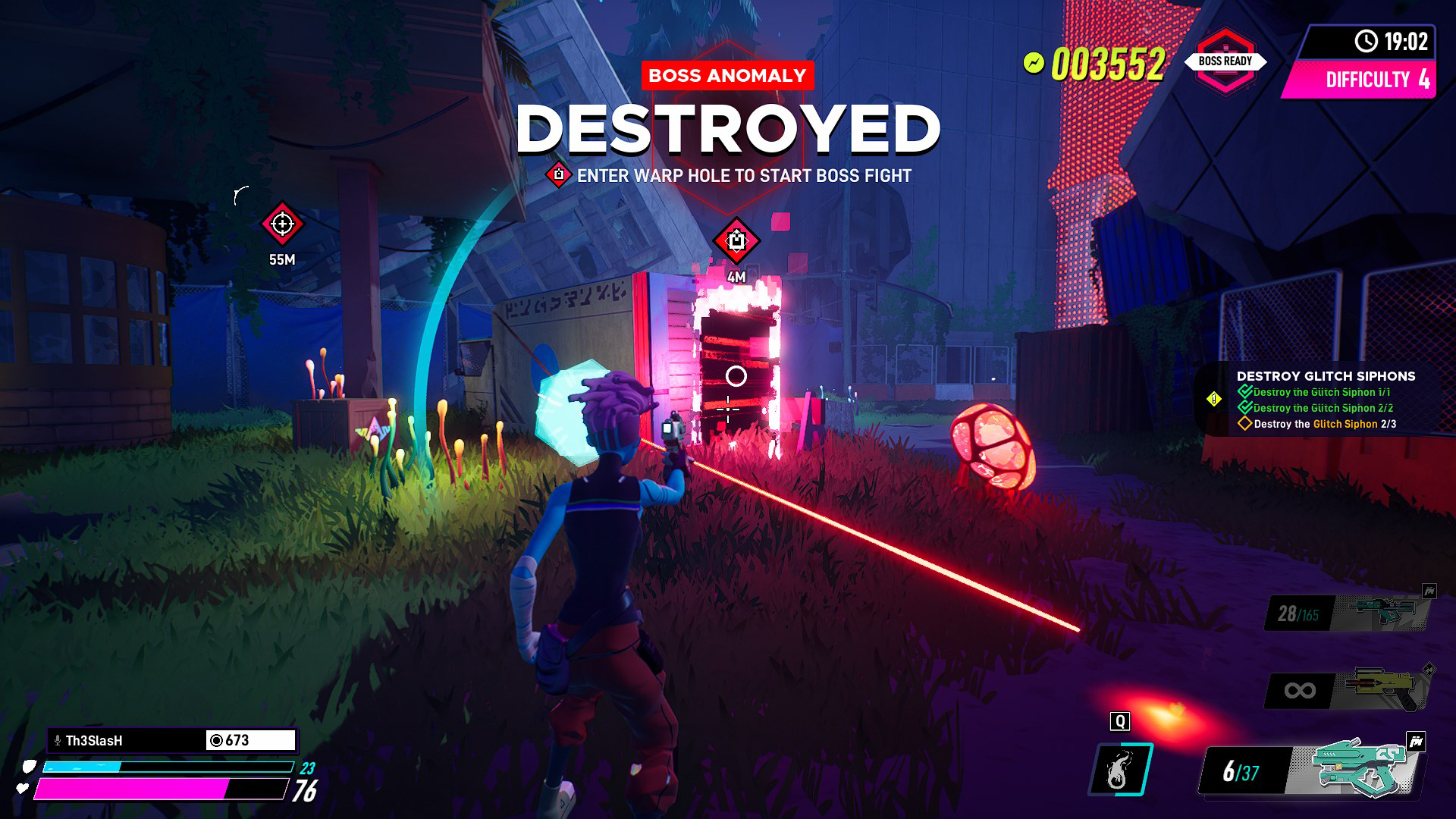Click the 55M enemy waypoint marker
Screen dimensions: 1456x819
282,224
